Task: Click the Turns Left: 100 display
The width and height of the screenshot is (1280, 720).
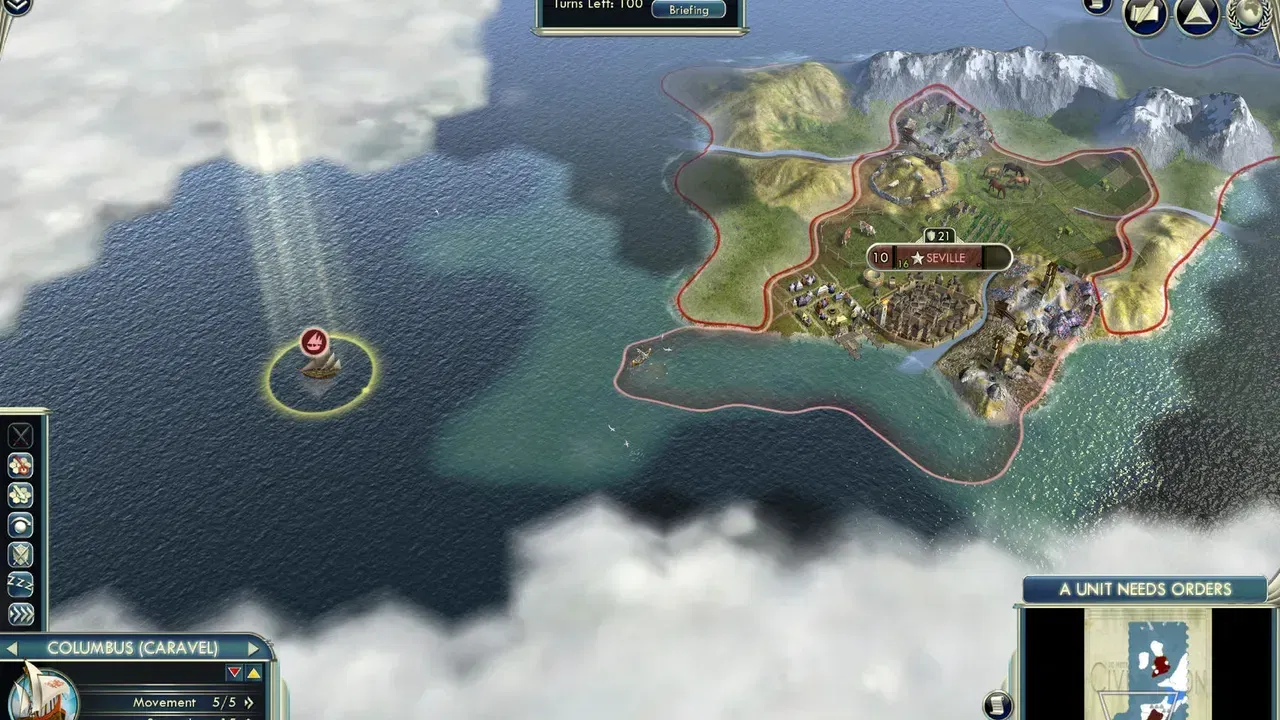Action: pos(600,4)
